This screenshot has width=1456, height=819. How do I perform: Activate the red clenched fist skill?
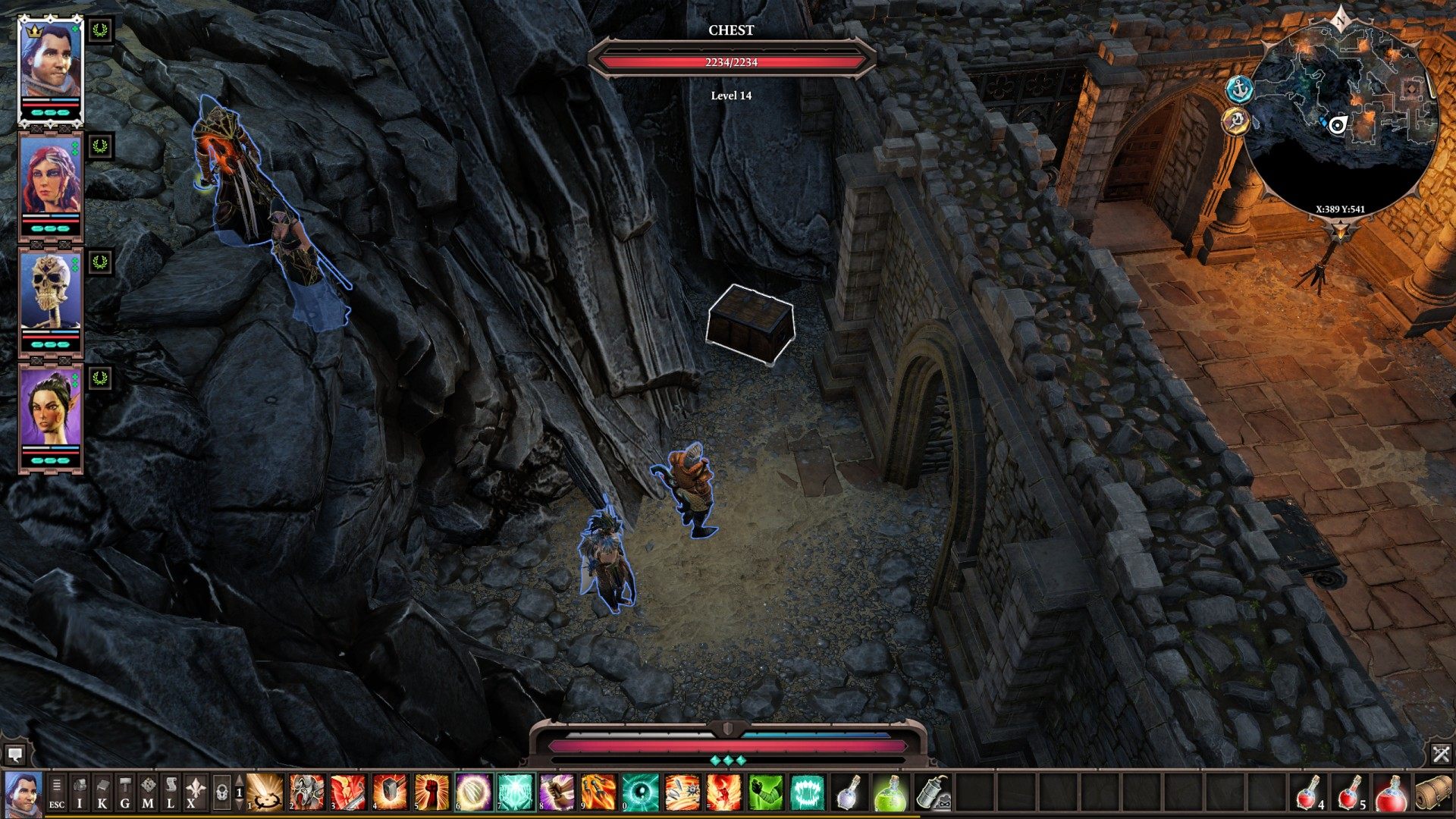click(x=431, y=792)
